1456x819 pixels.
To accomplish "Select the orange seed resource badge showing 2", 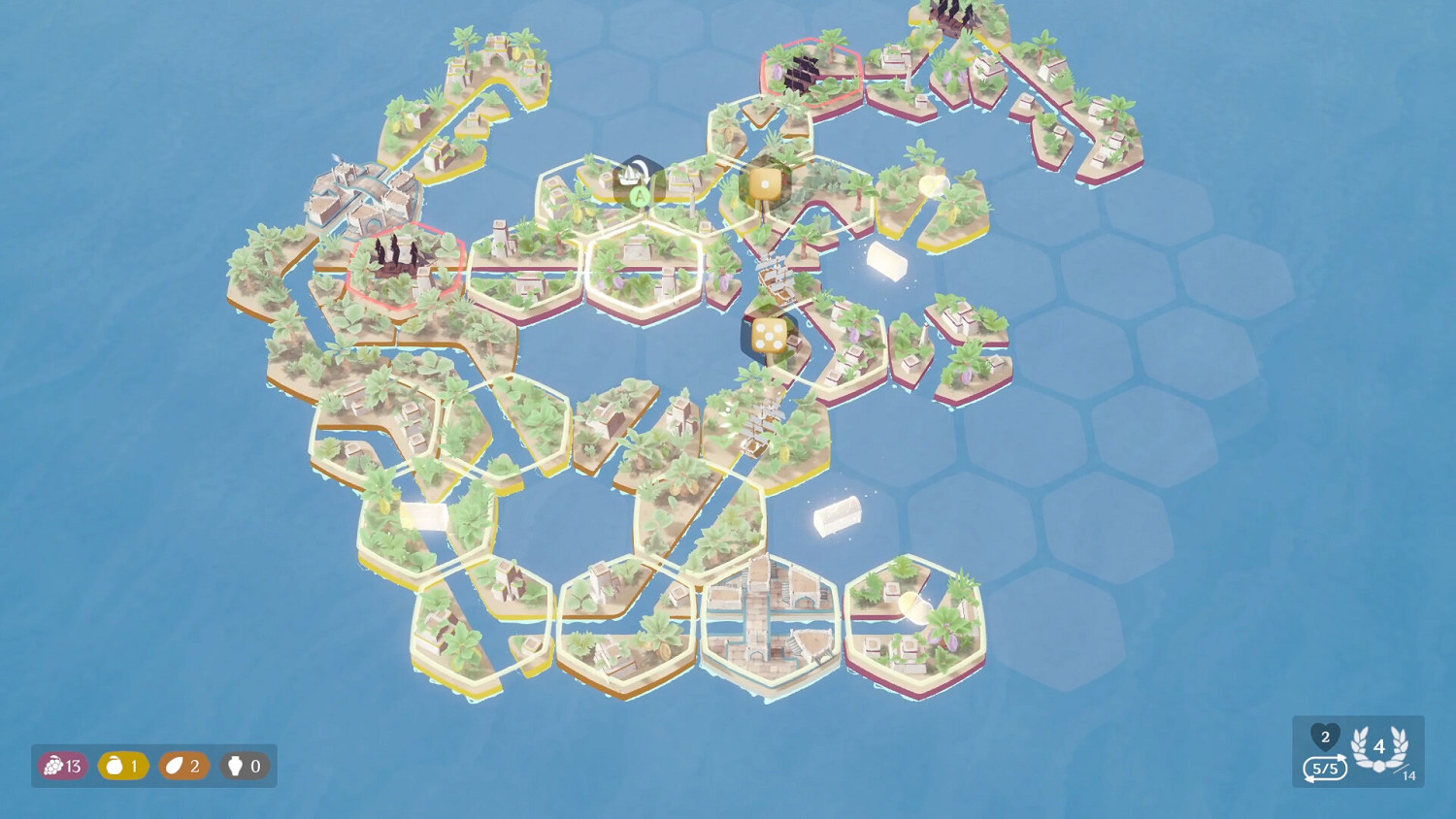I will pyautogui.click(x=183, y=766).
